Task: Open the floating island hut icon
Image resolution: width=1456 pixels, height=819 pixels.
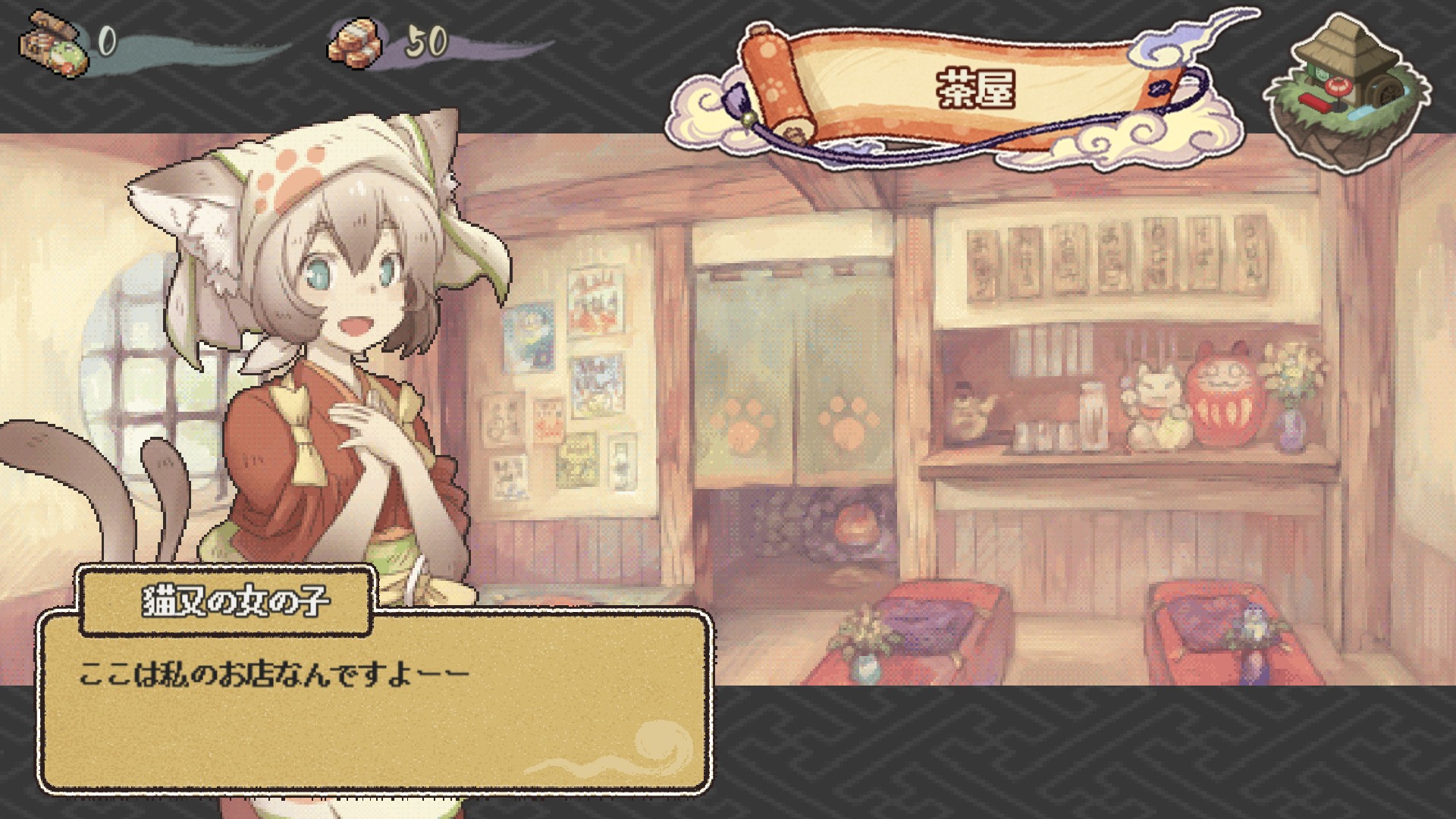Action: click(1348, 89)
